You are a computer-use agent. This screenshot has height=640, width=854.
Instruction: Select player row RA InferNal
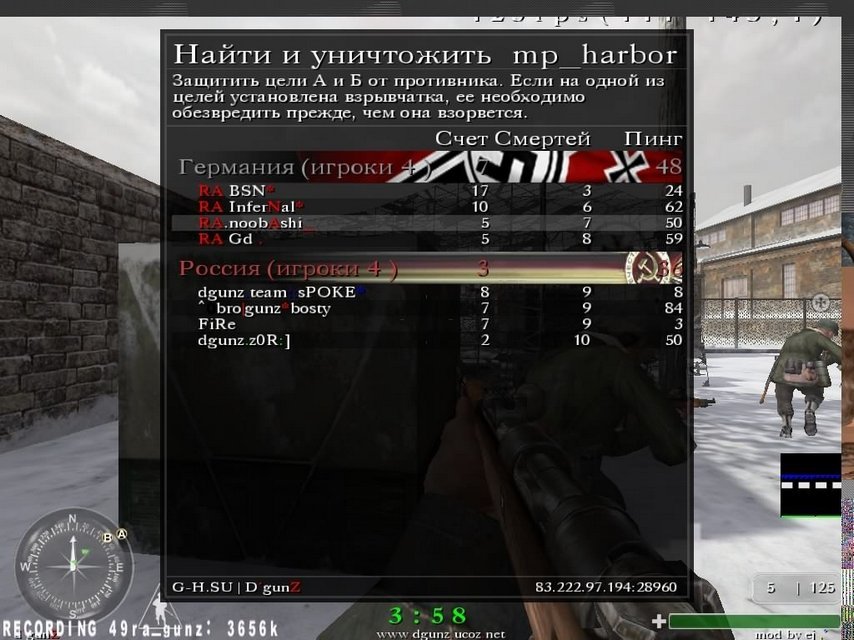428,206
